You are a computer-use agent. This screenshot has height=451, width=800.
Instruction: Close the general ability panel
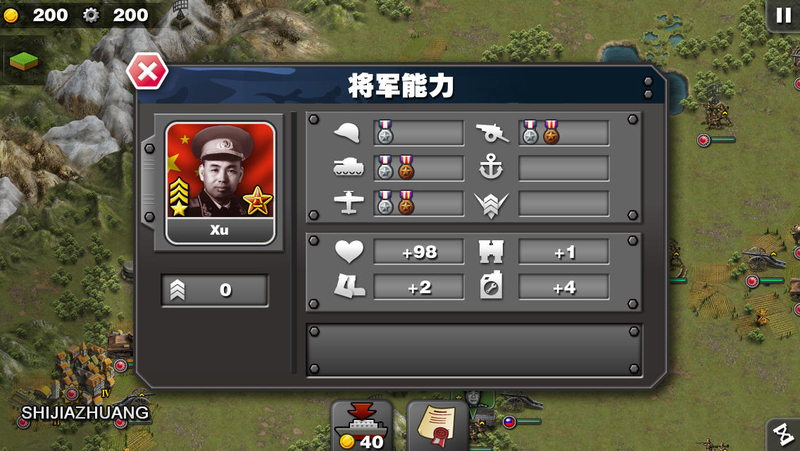147,72
